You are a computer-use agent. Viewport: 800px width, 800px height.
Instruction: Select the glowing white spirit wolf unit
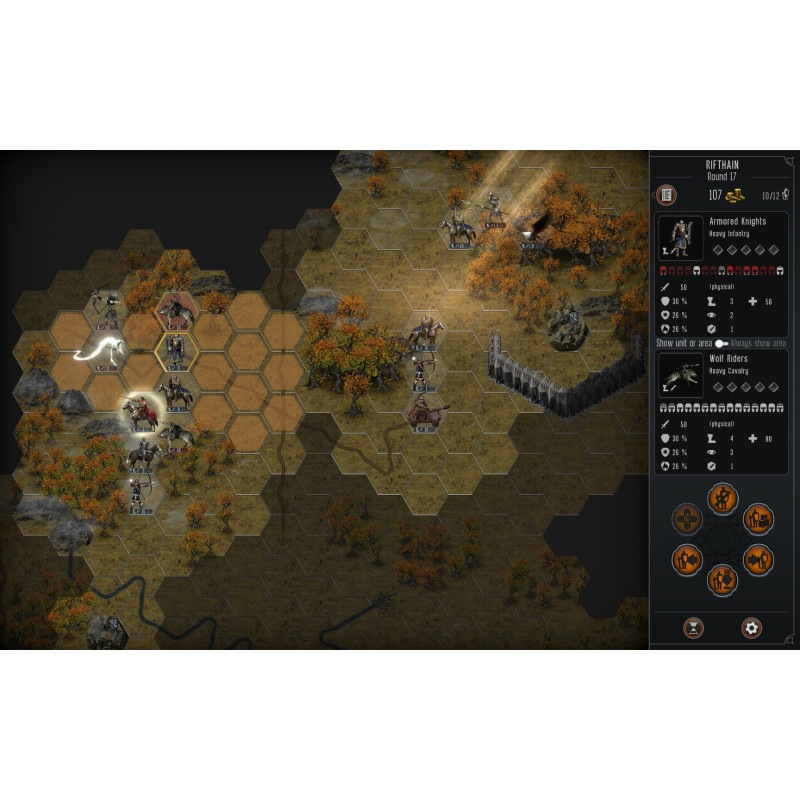click(x=103, y=348)
